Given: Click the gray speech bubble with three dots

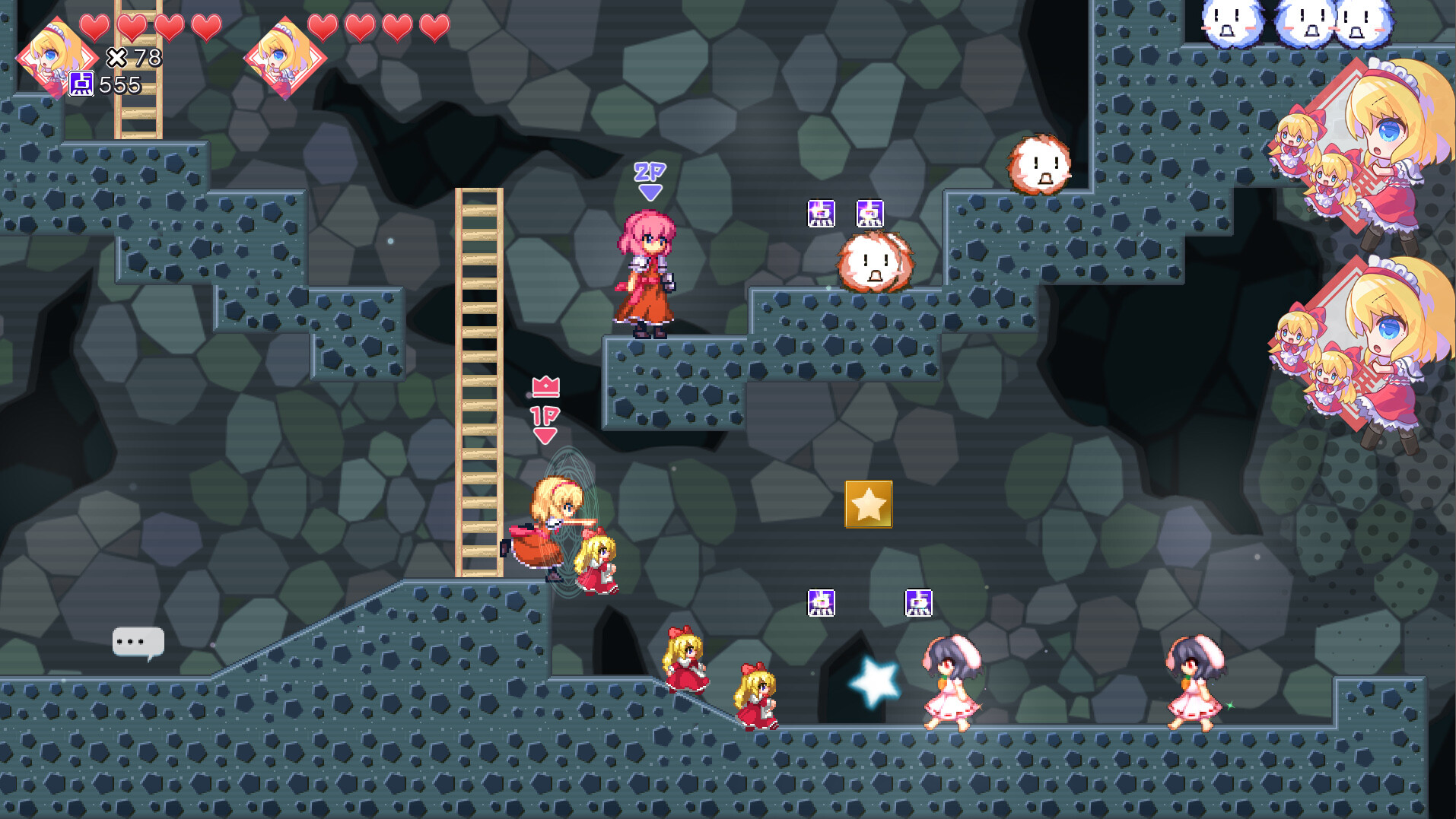Looking at the screenshot, I should click(x=138, y=641).
